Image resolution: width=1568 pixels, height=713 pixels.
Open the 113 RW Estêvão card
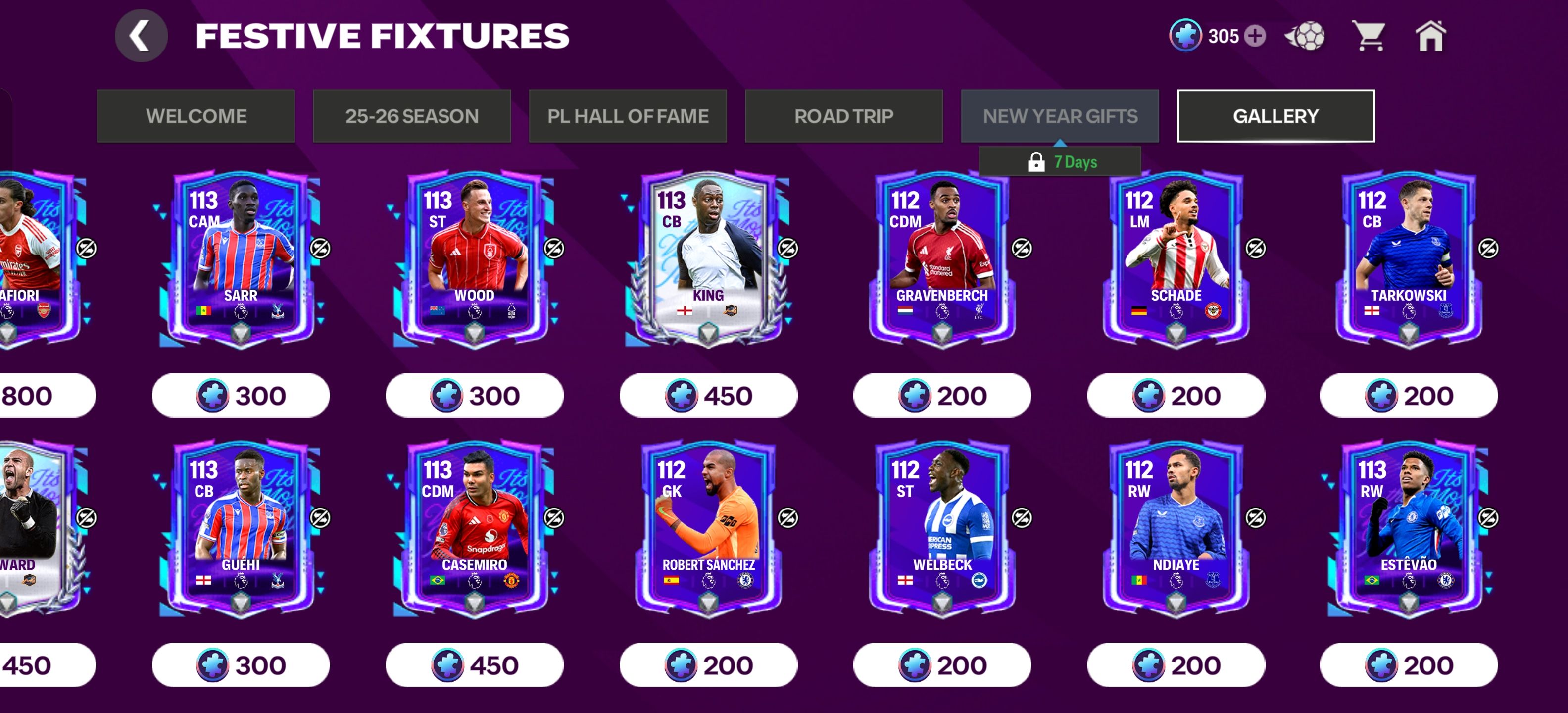coord(1409,528)
